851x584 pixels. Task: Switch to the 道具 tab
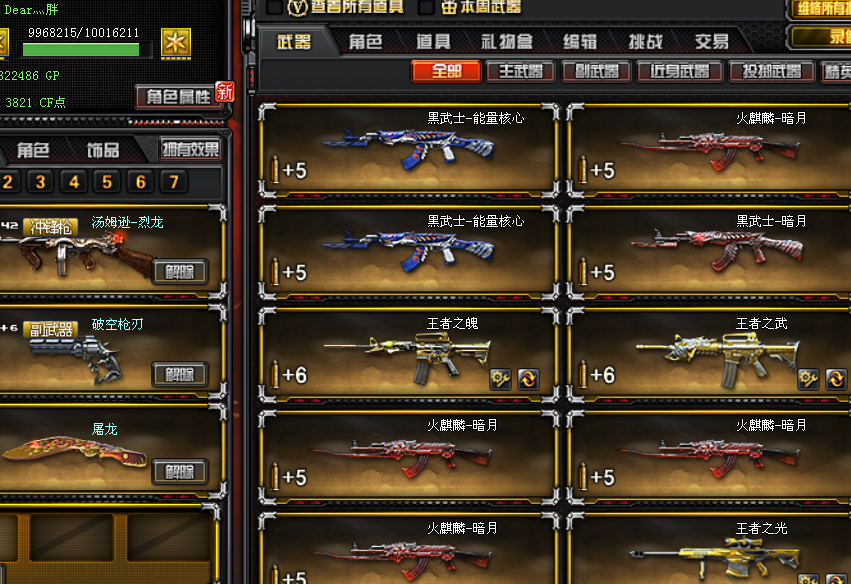tap(433, 42)
